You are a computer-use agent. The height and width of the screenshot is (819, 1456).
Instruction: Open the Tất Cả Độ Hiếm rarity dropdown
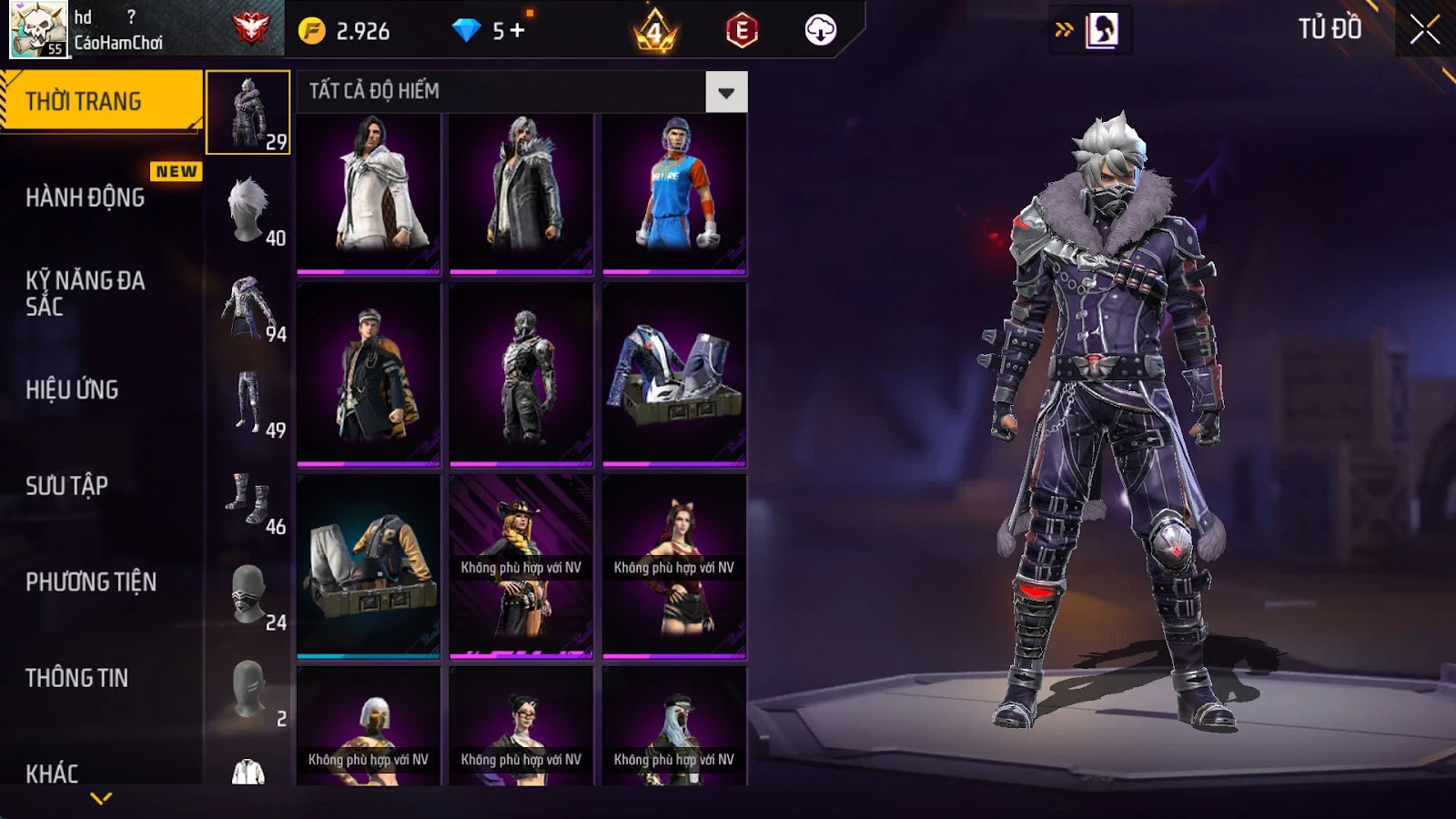coord(725,92)
